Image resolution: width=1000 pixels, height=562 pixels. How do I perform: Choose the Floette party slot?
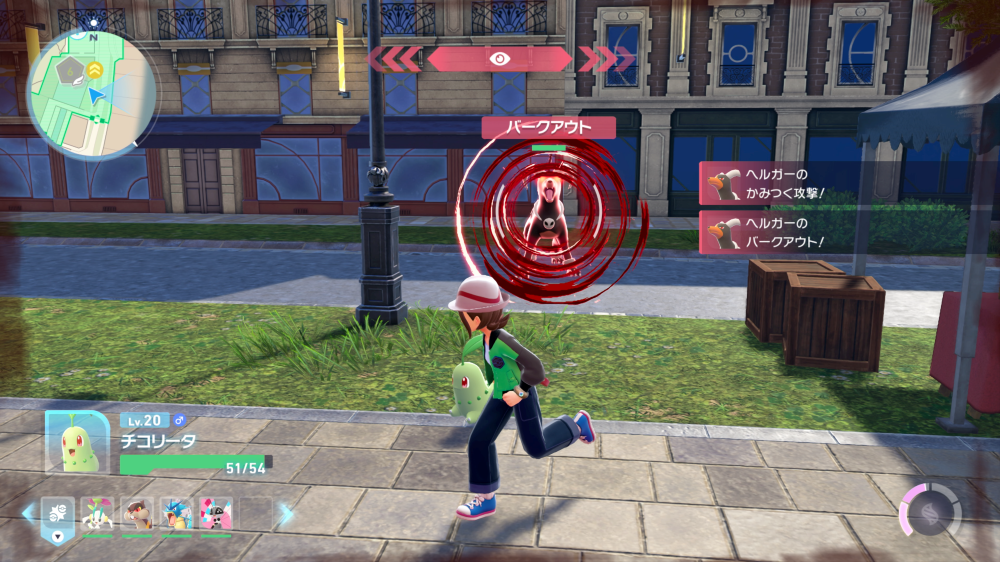(98, 514)
